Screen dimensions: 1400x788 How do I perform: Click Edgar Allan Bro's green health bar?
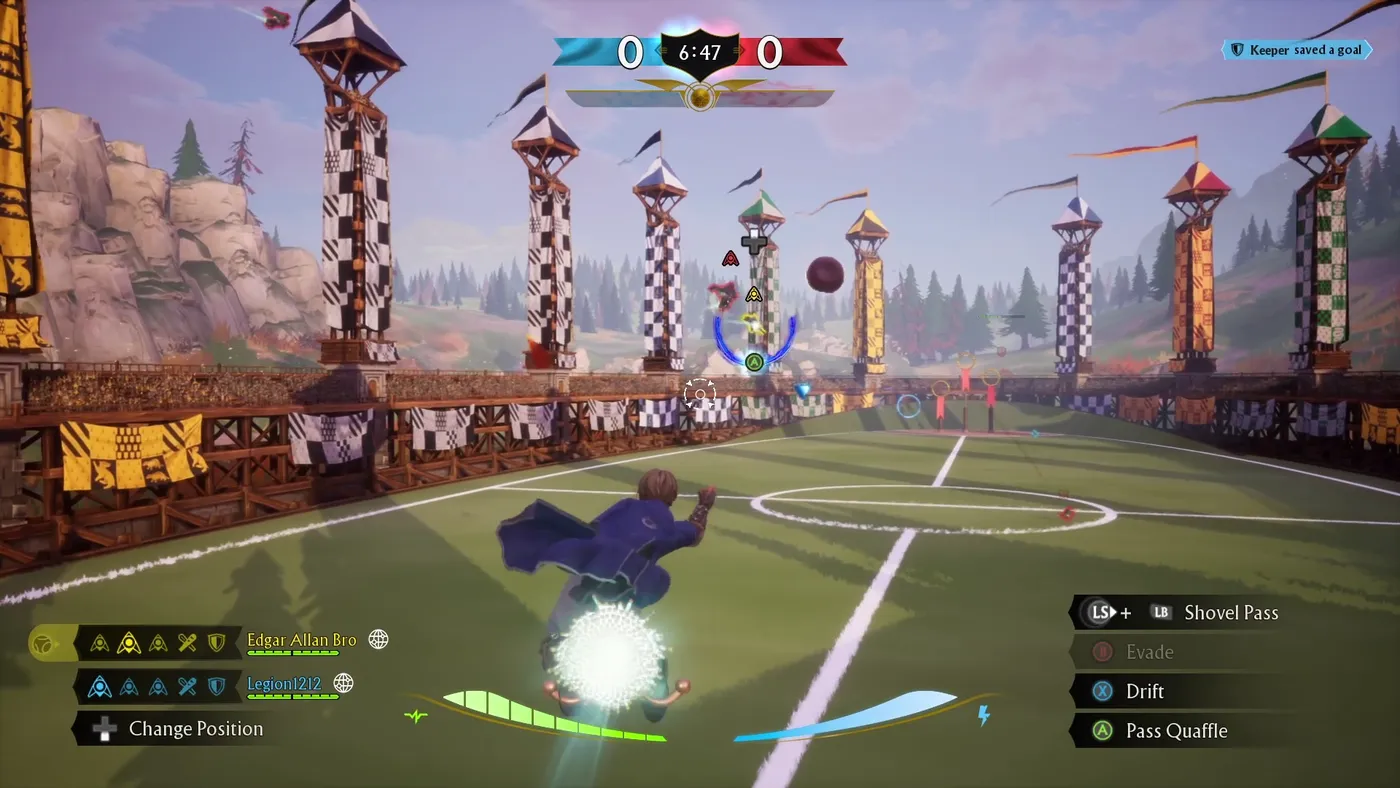click(292, 655)
